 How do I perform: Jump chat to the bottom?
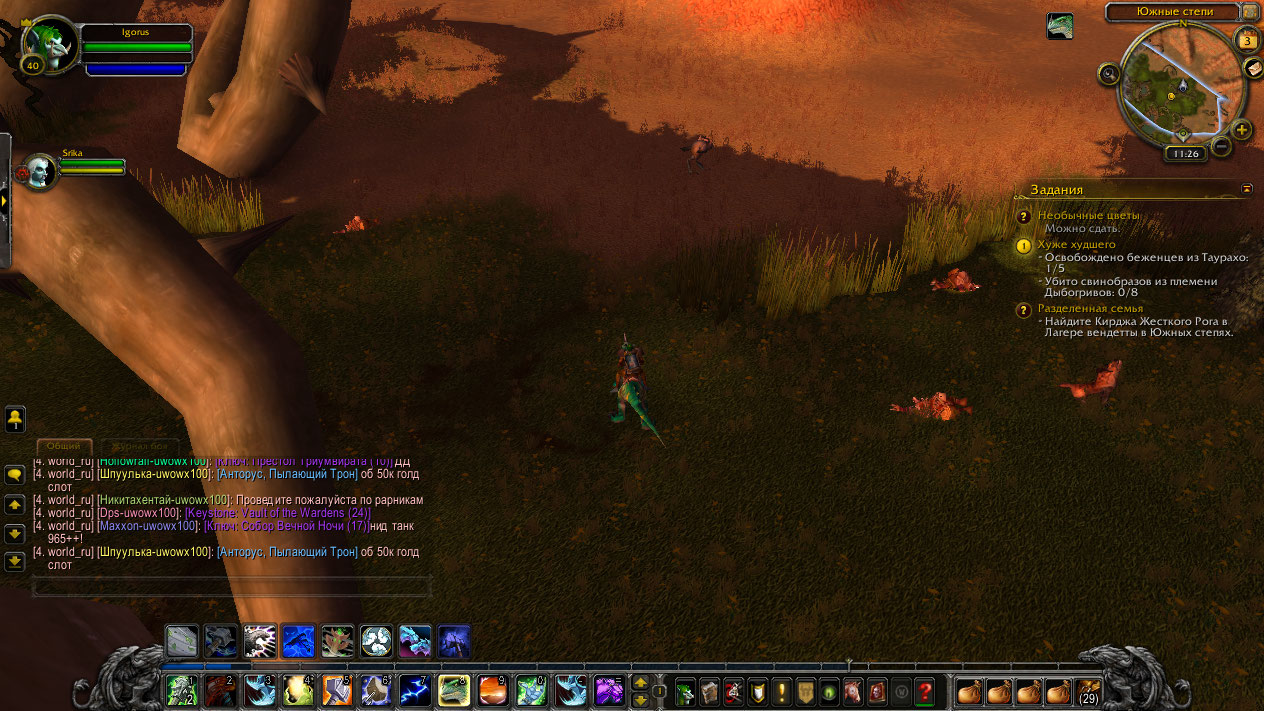15,561
